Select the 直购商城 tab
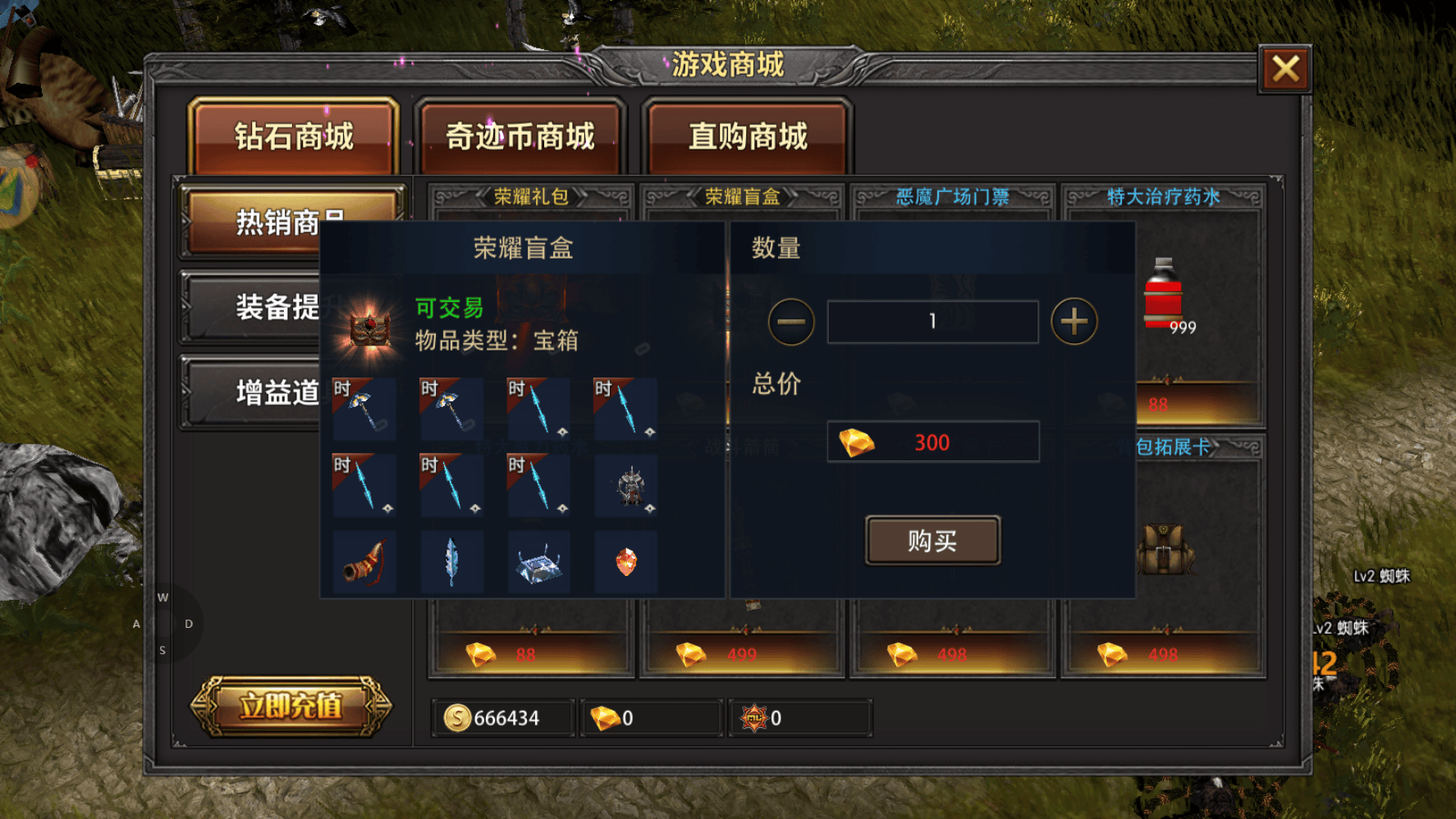 748,136
